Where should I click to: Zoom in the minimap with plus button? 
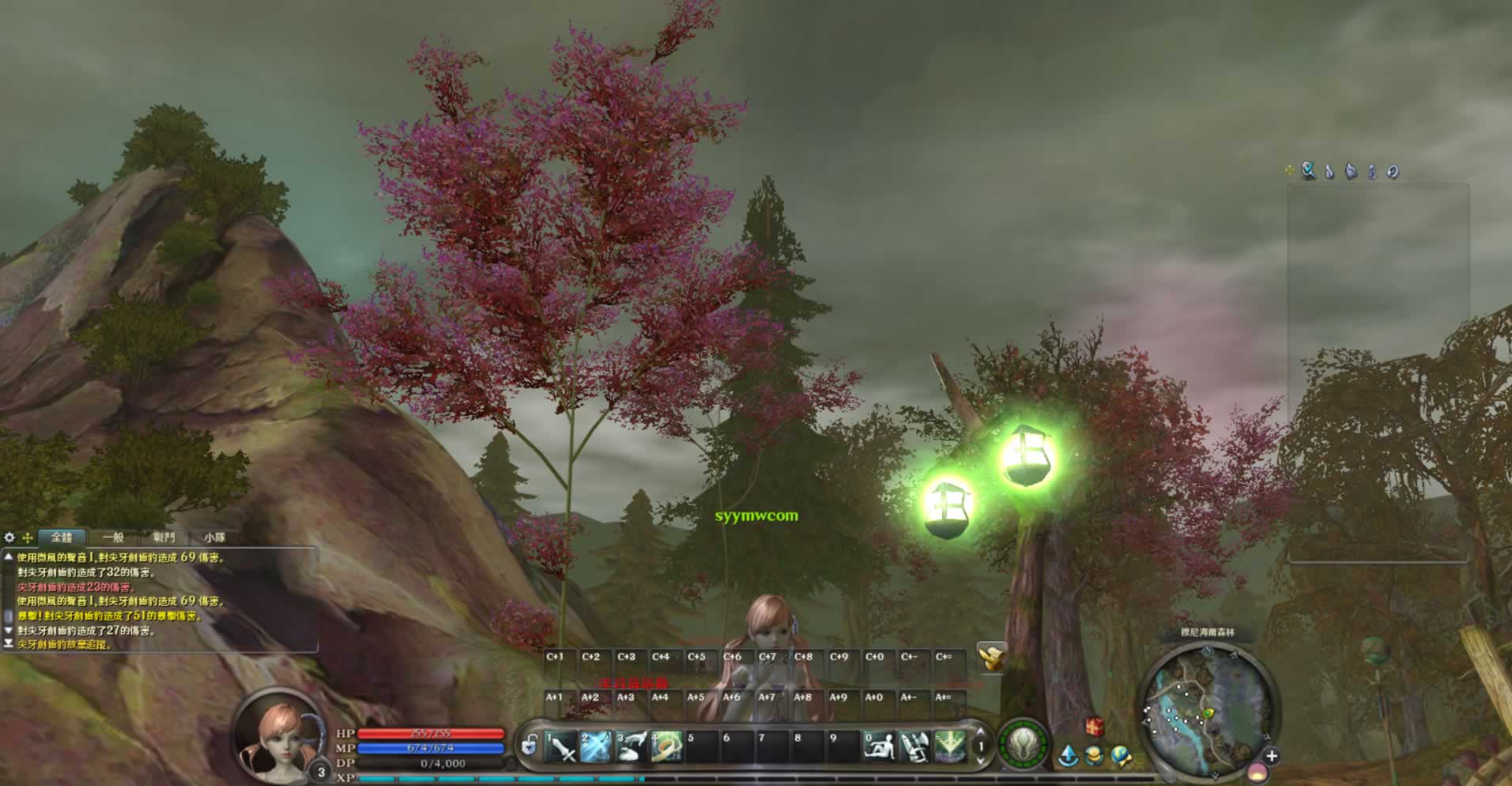[1271, 757]
